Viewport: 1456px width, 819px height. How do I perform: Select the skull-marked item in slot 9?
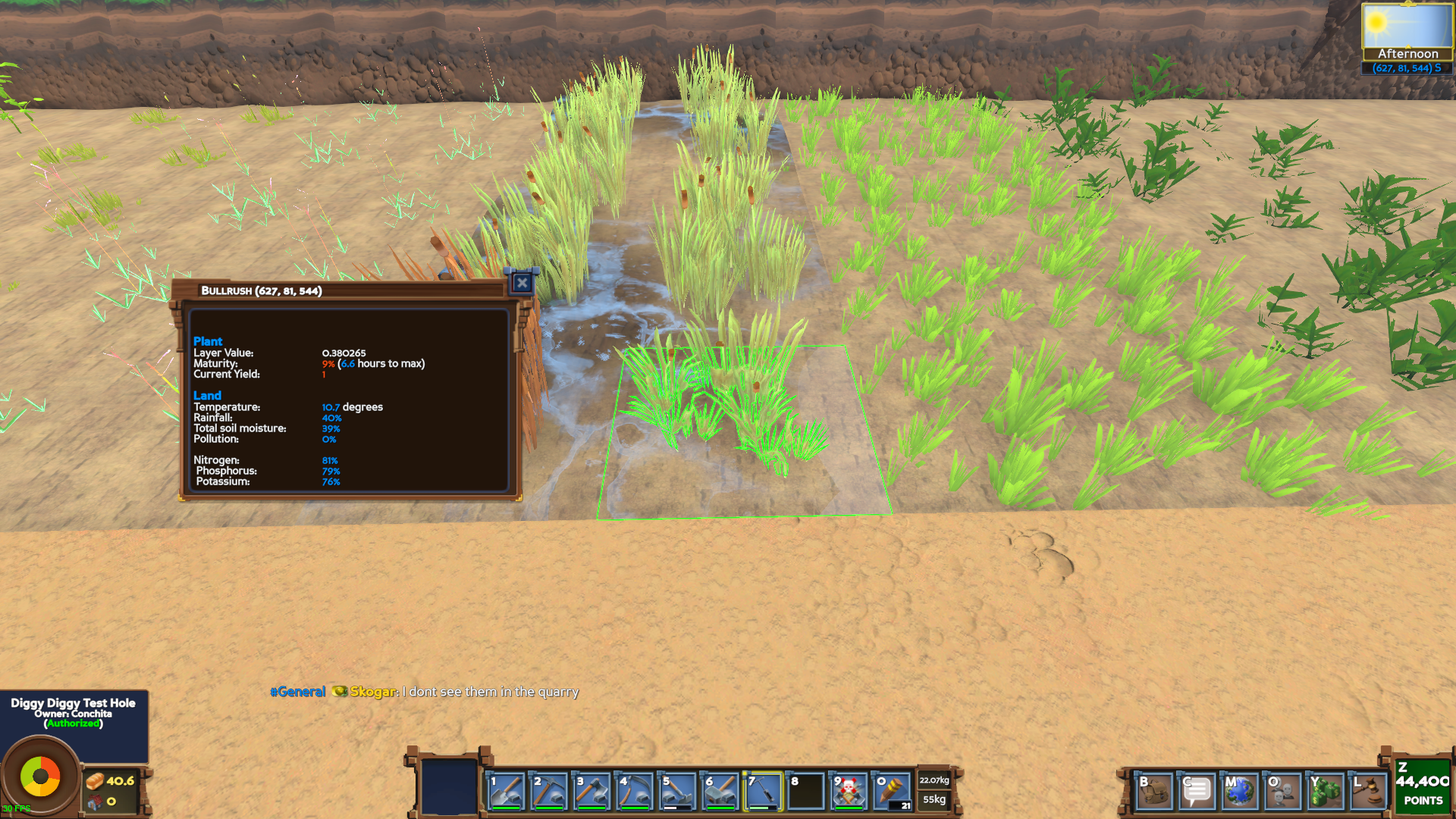point(849,791)
